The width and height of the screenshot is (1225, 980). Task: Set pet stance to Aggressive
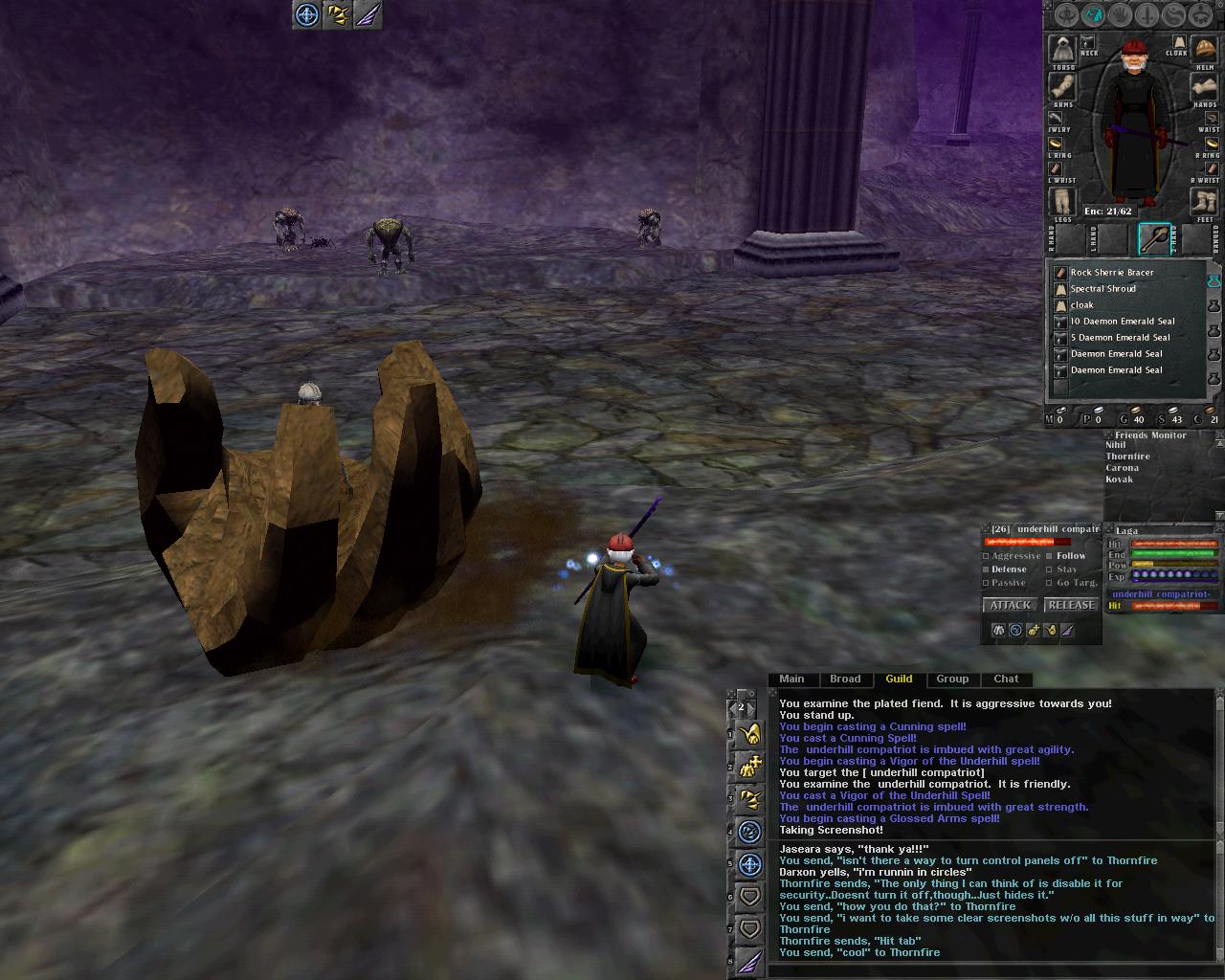coord(987,556)
